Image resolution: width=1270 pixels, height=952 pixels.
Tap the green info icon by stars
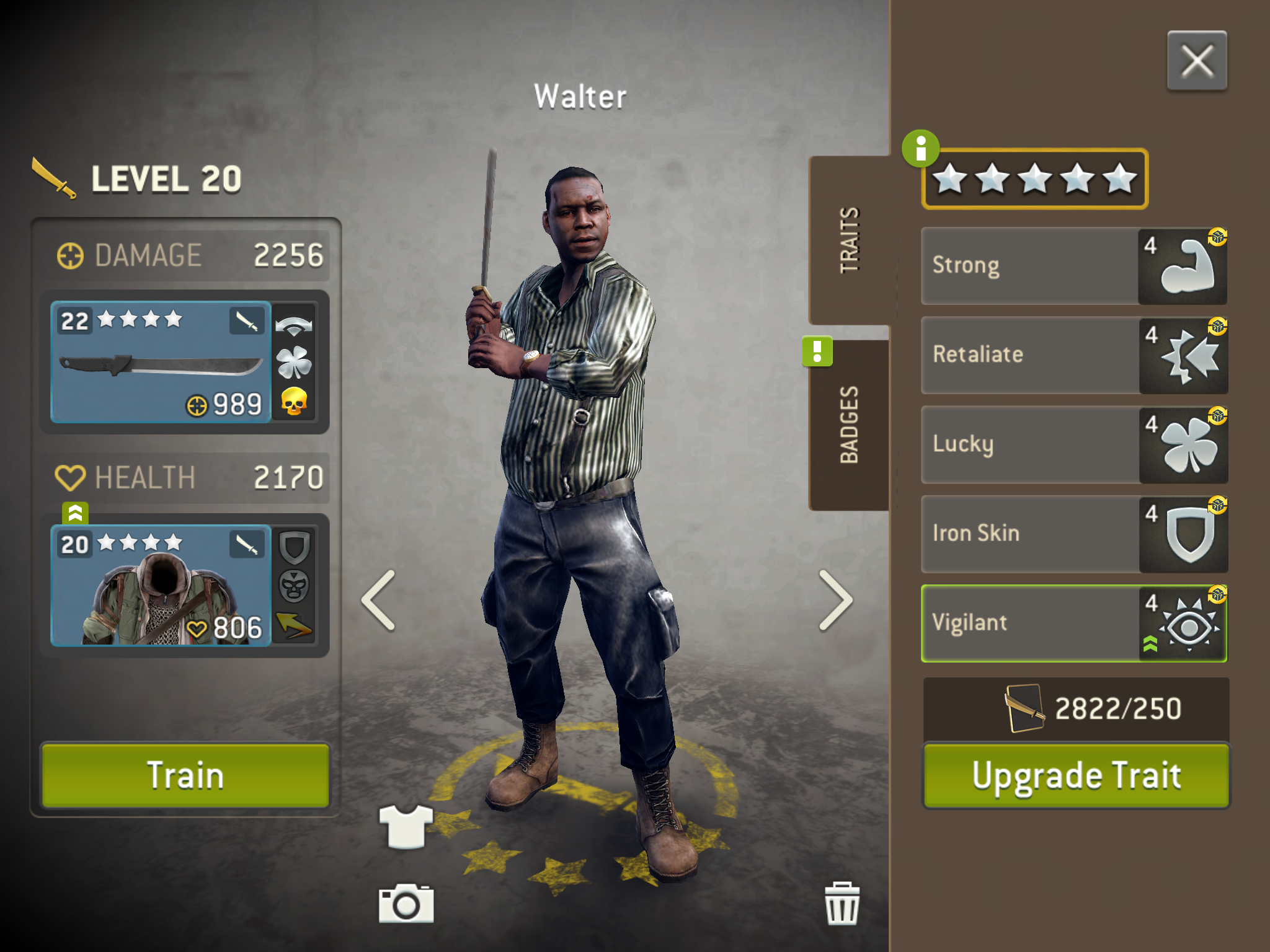point(920,149)
